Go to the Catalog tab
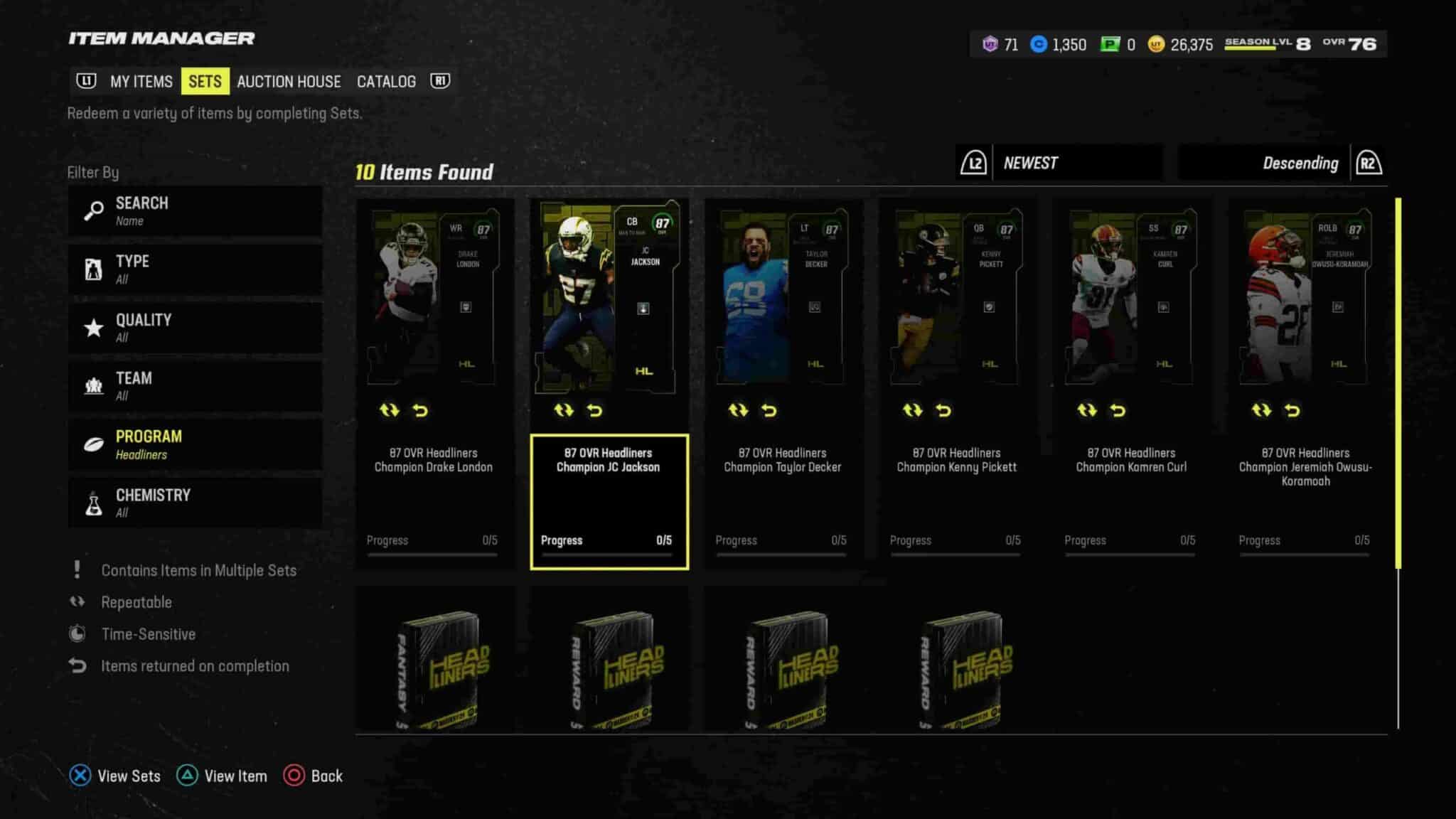The width and height of the screenshot is (1456, 819). 386,82
